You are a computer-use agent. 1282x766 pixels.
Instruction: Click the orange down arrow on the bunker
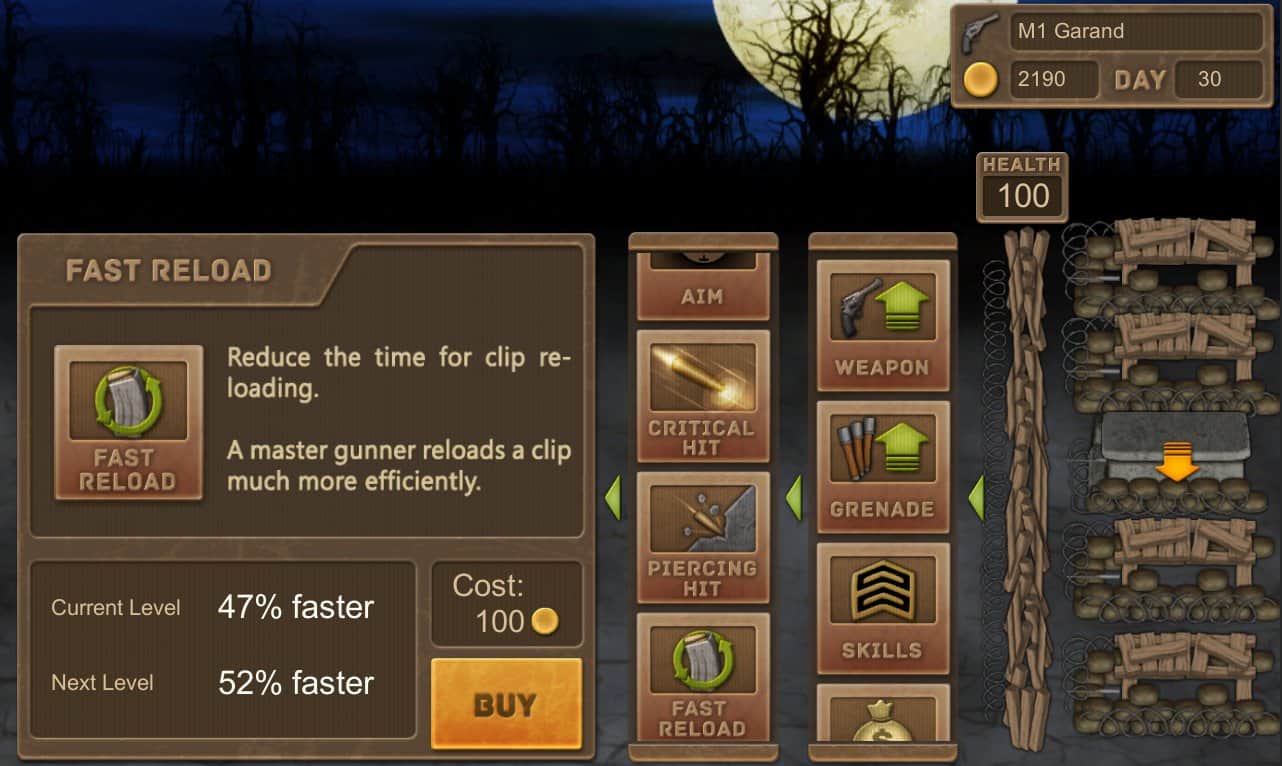pos(1177,463)
